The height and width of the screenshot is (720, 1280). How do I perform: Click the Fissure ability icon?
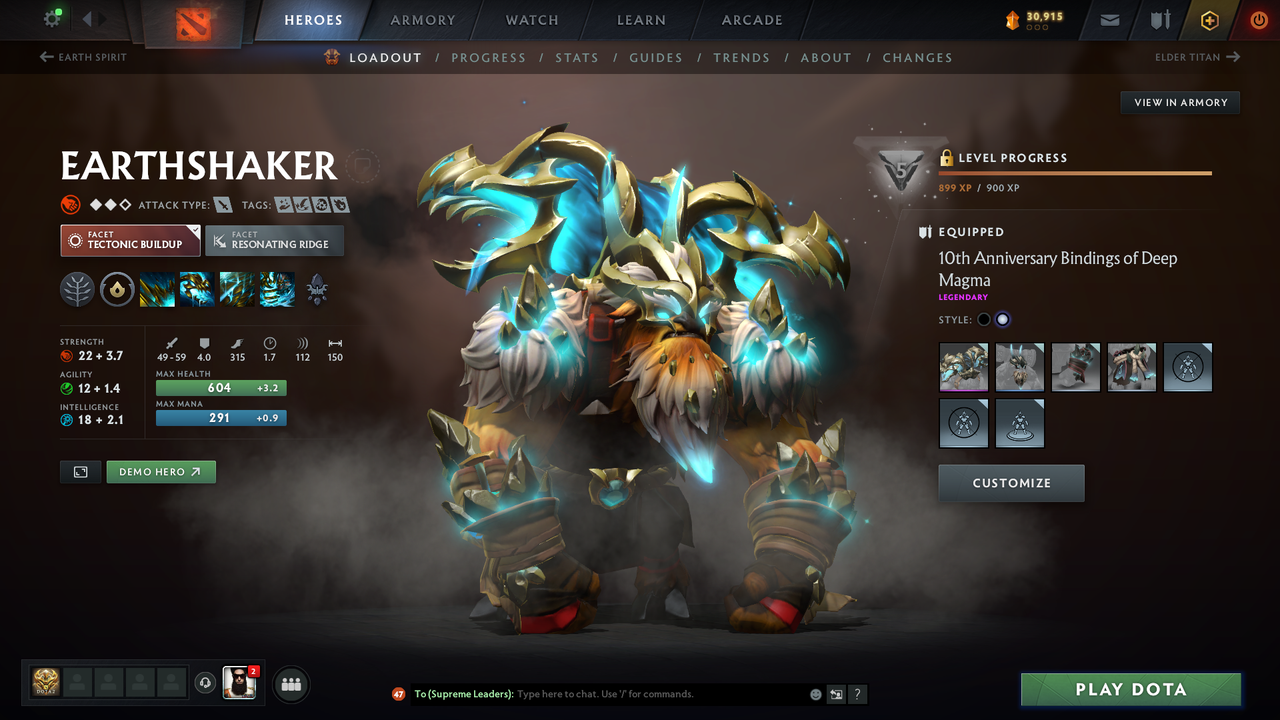pos(158,290)
